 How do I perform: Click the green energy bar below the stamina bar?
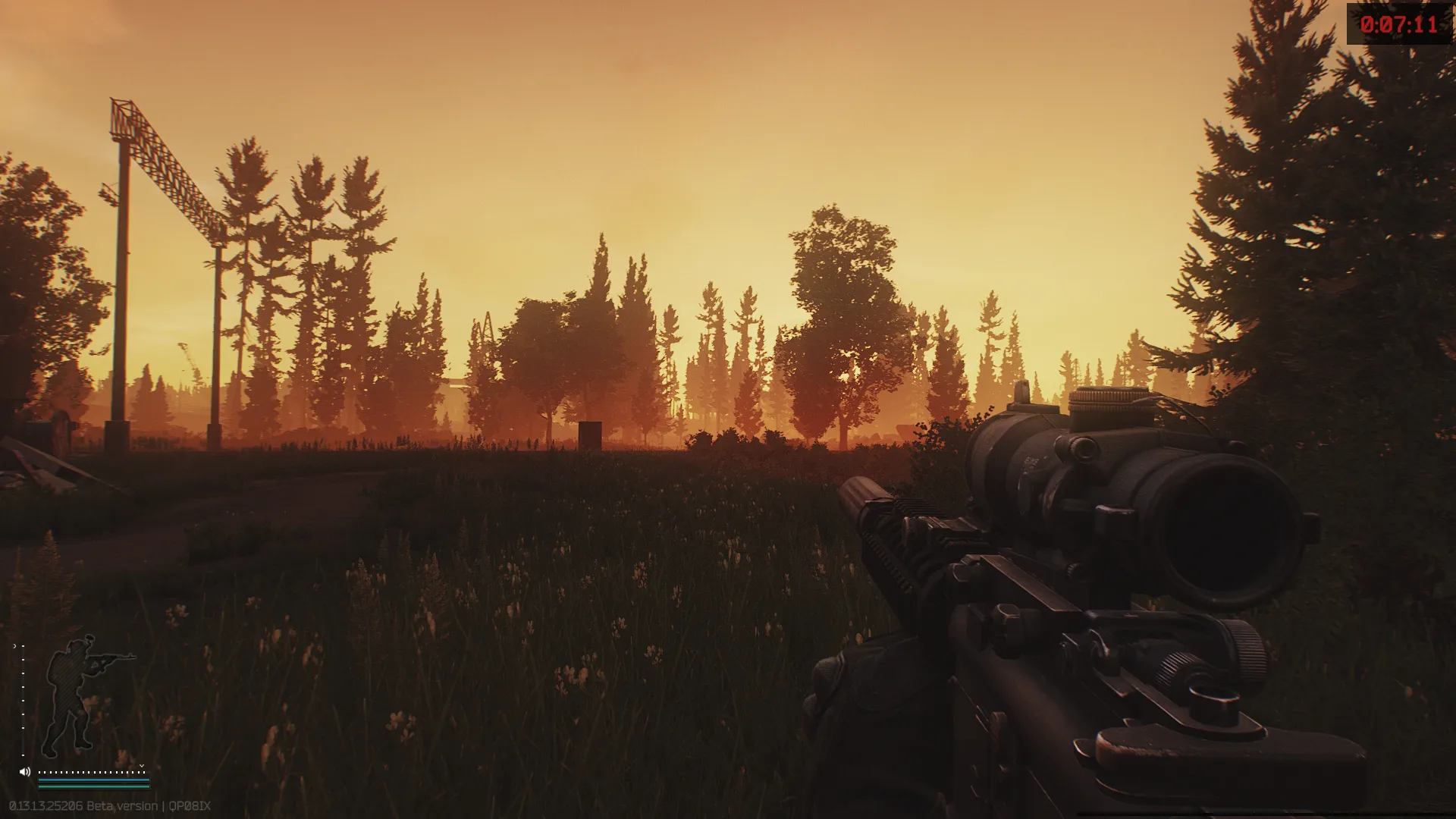tap(93, 787)
